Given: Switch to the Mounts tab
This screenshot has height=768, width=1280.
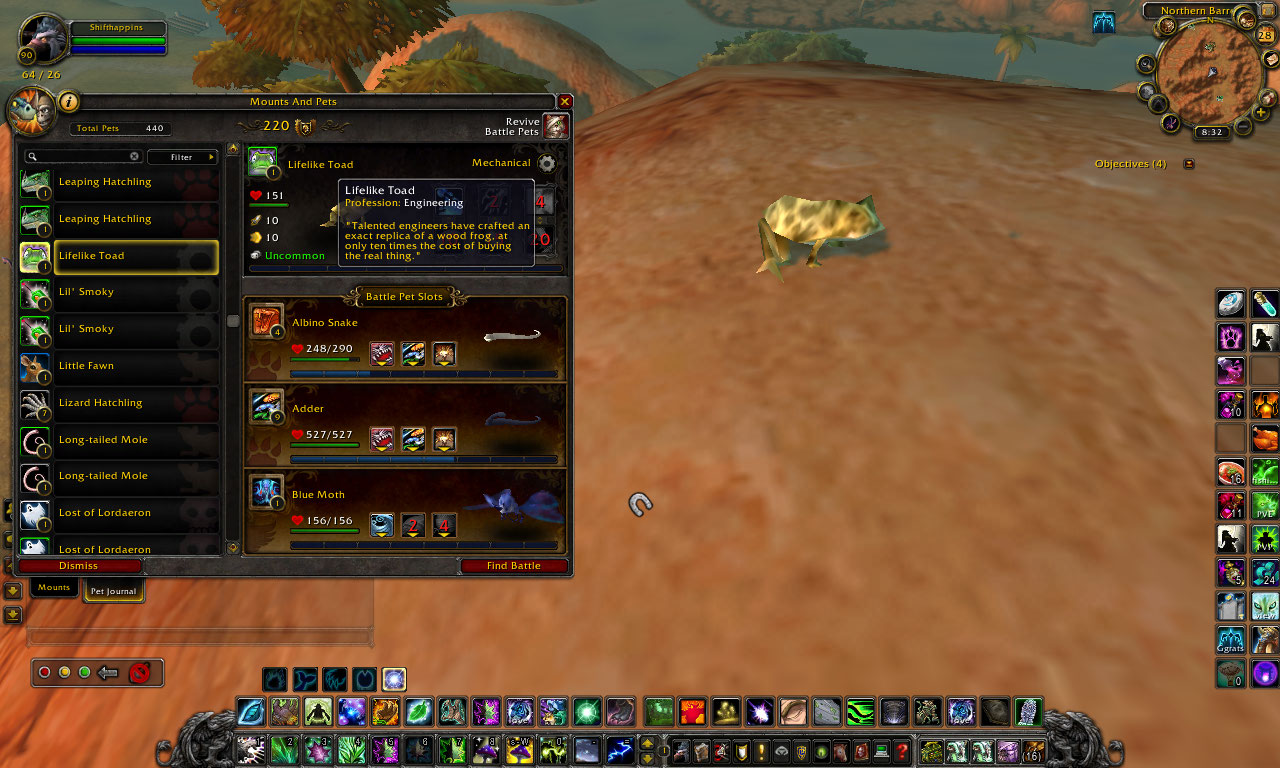Looking at the screenshot, I should point(53,587).
